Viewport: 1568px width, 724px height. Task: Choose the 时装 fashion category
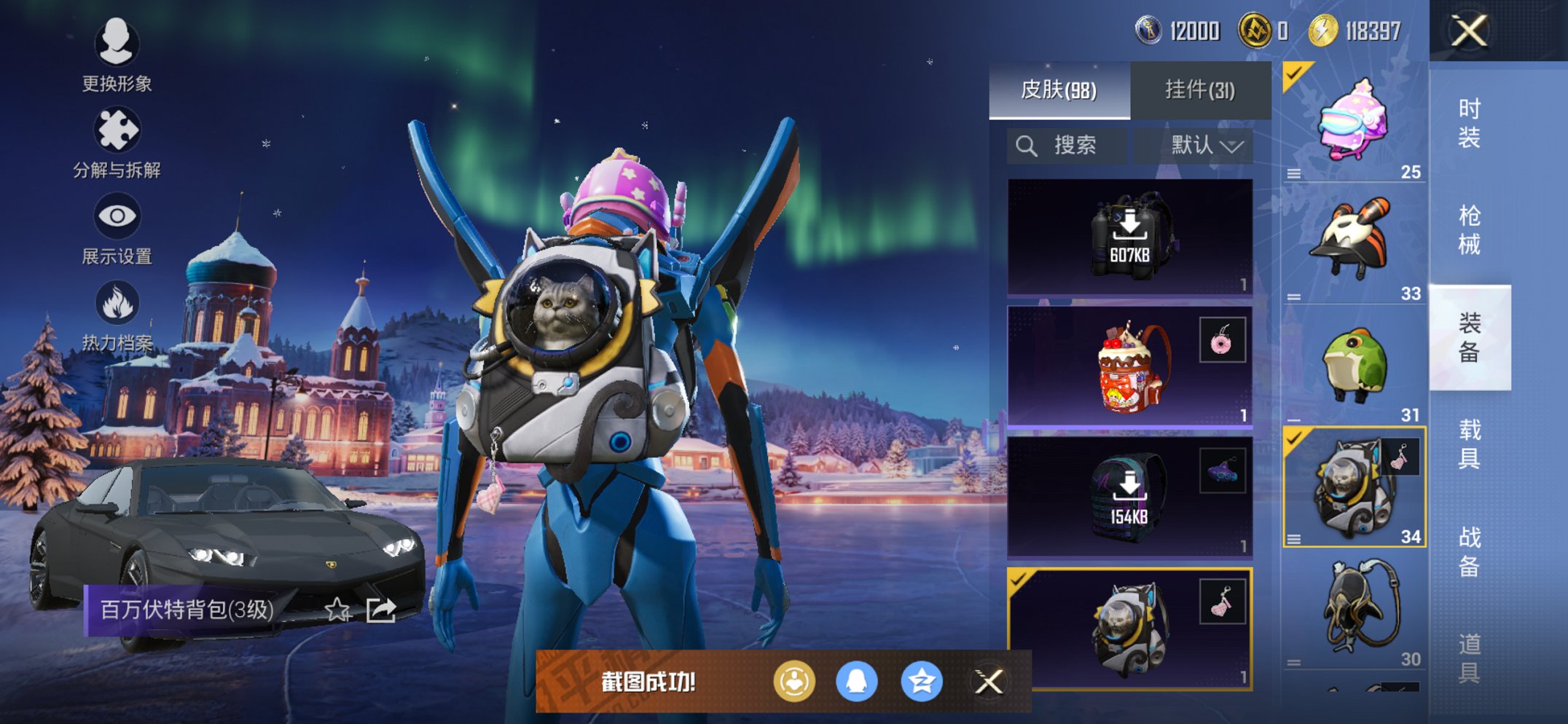(x=1469, y=122)
